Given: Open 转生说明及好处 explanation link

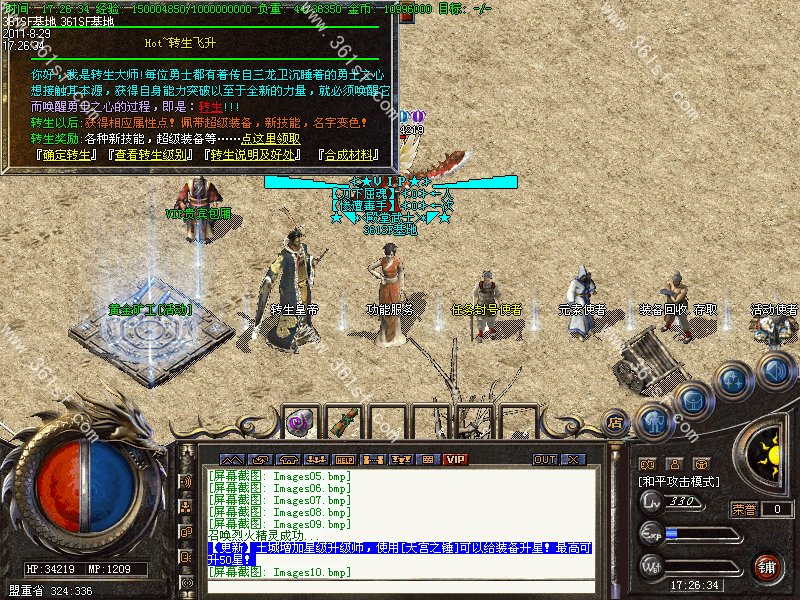Looking at the screenshot, I should point(253,155).
